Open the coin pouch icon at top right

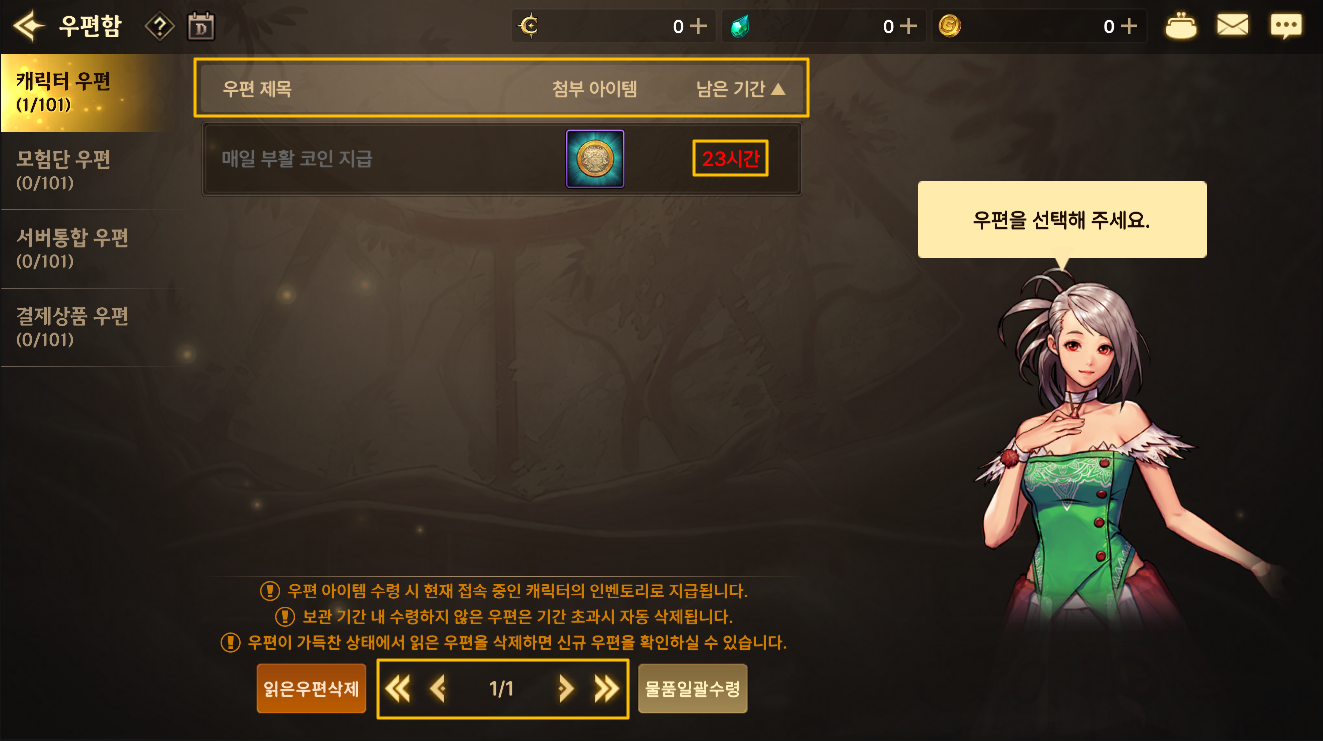tap(1181, 25)
